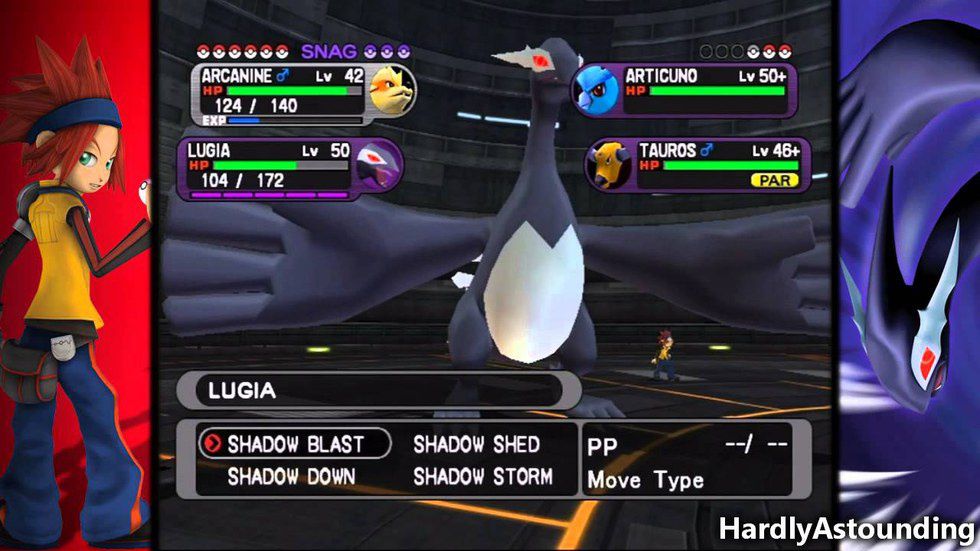
Task: Choose the Shadow Shed move
Action: [x=476, y=444]
